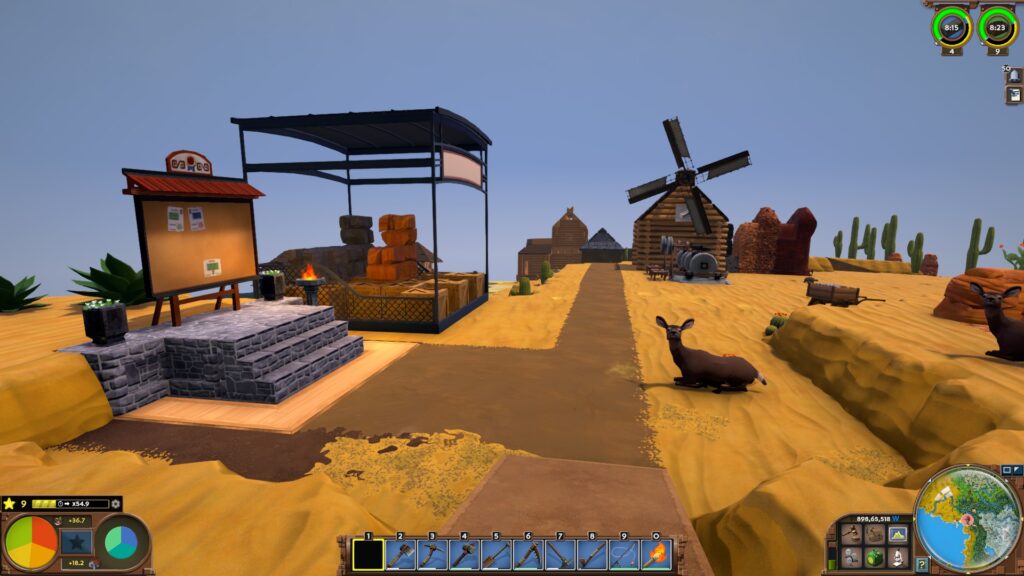The width and height of the screenshot is (1024, 576).
Task: Open the gear settings beside the XP bar
Action: pyautogui.click(x=116, y=504)
